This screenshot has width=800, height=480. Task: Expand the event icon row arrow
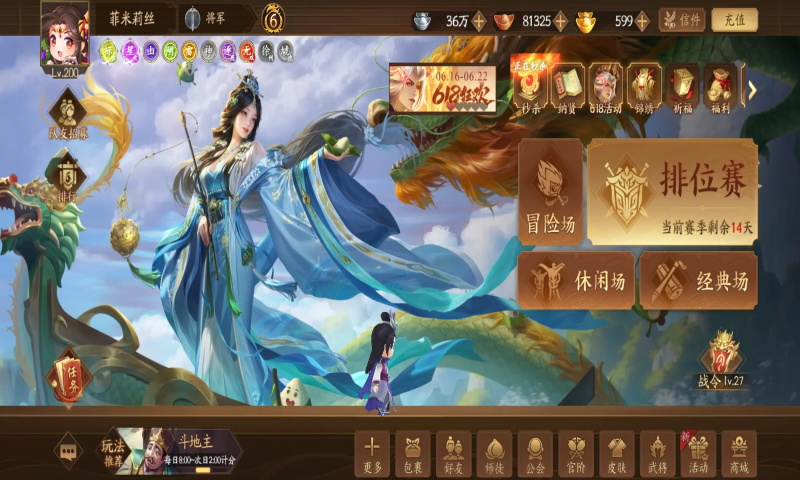click(x=752, y=90)
